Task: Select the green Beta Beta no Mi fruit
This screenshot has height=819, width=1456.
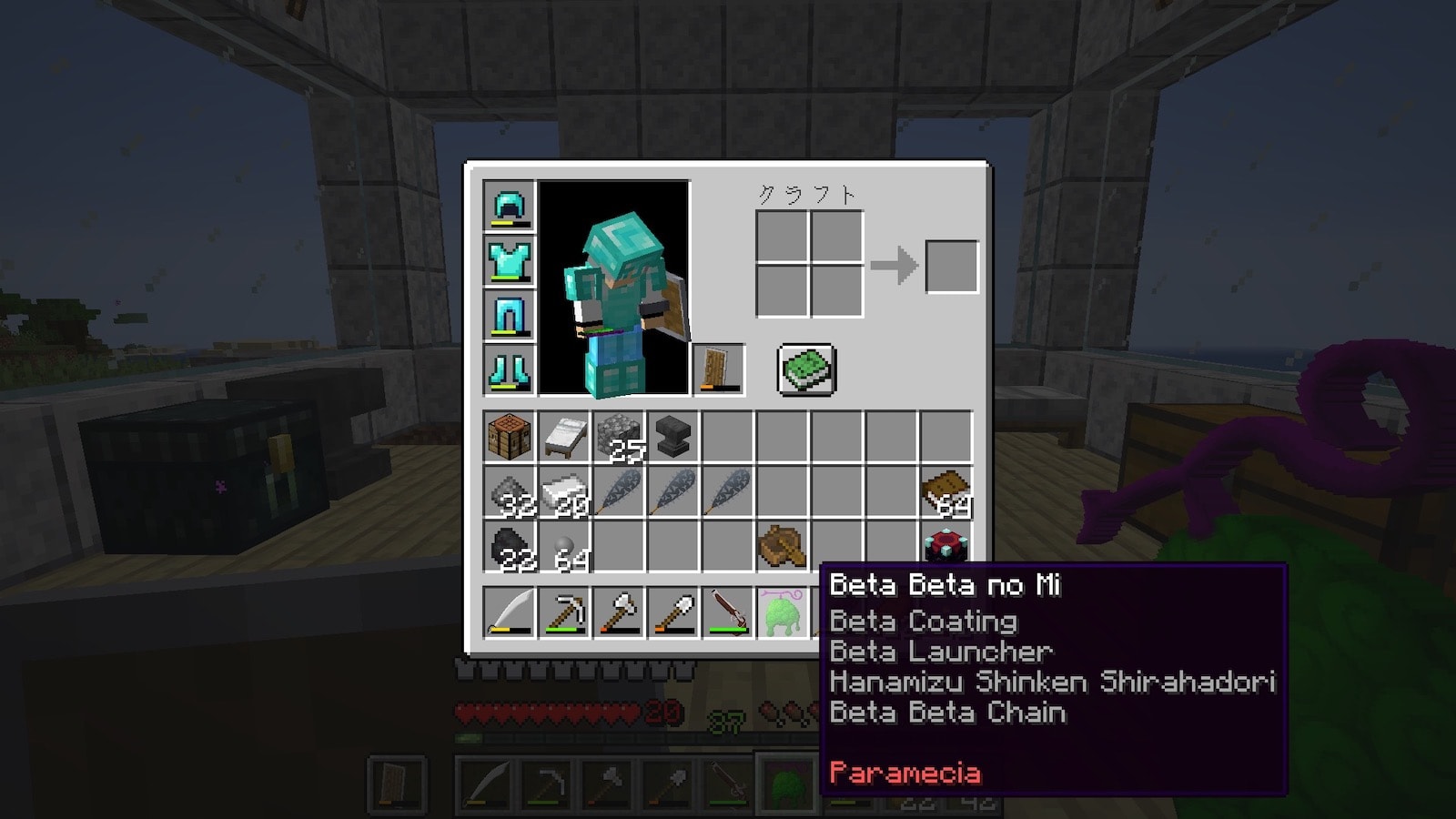Action: 783,612
